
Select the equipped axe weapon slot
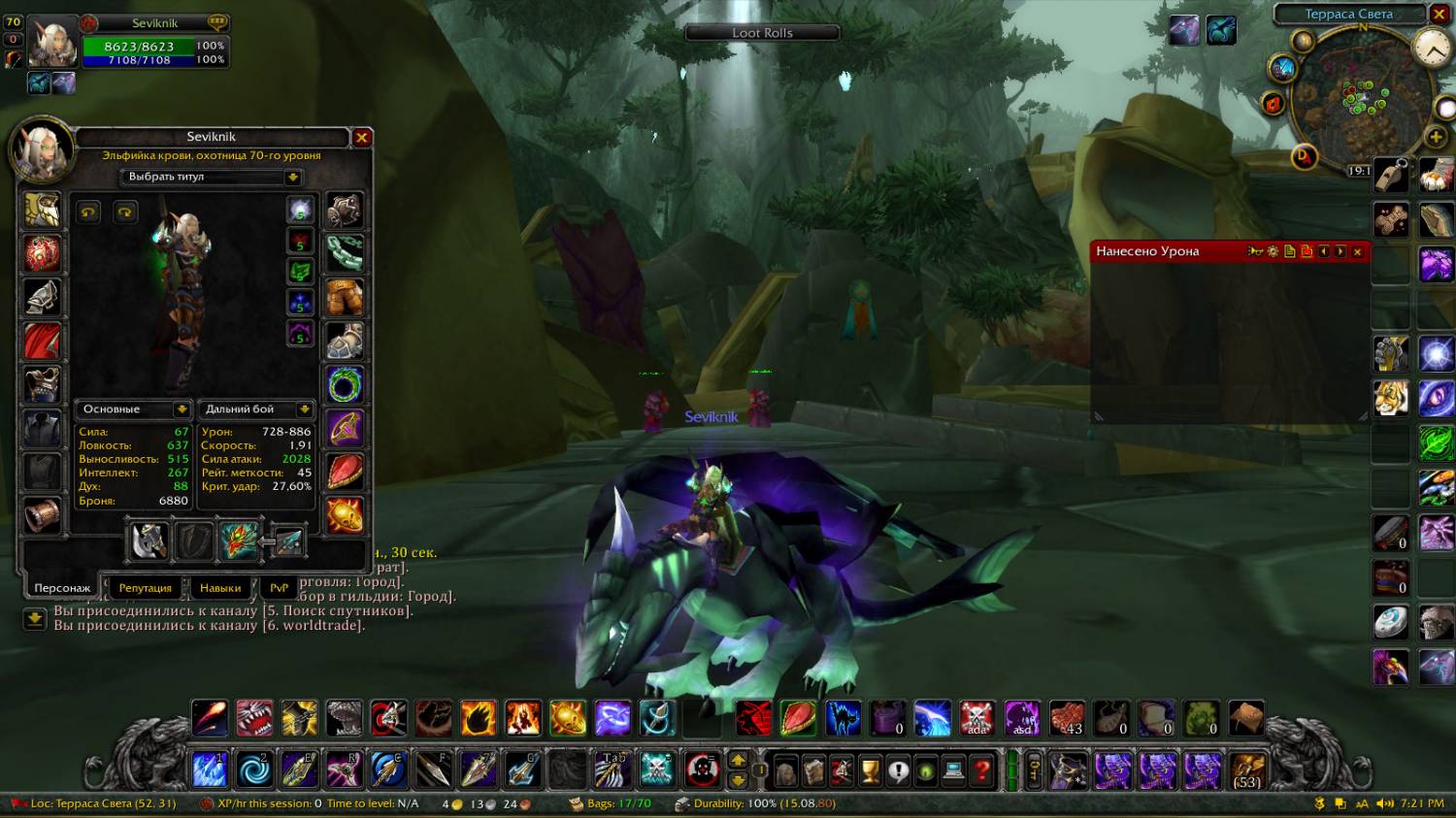[149, 541]
